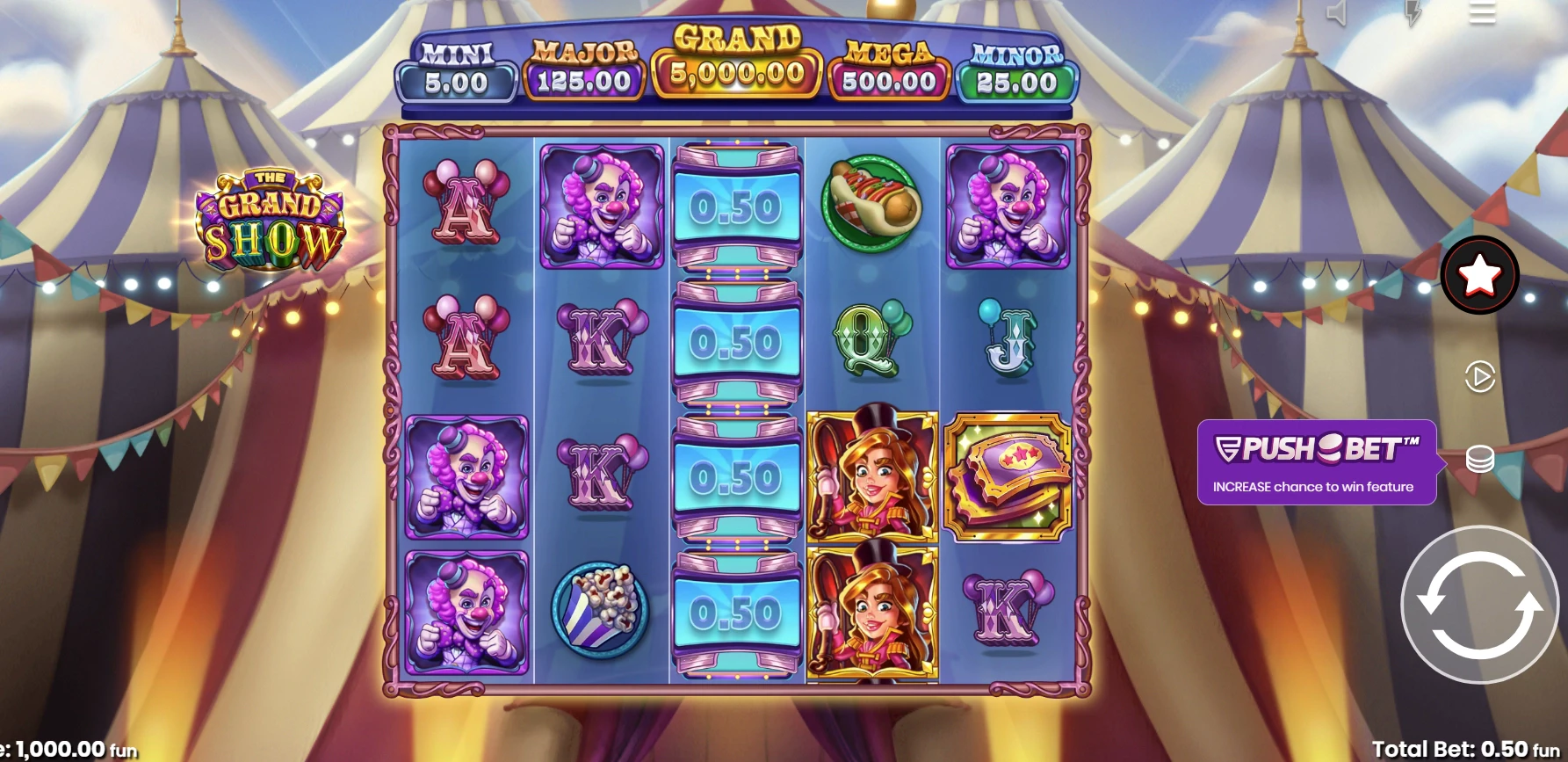Expand the hamburger game menu
The width and height of the screenshot is (1568, 762).
coord(1481,11)
